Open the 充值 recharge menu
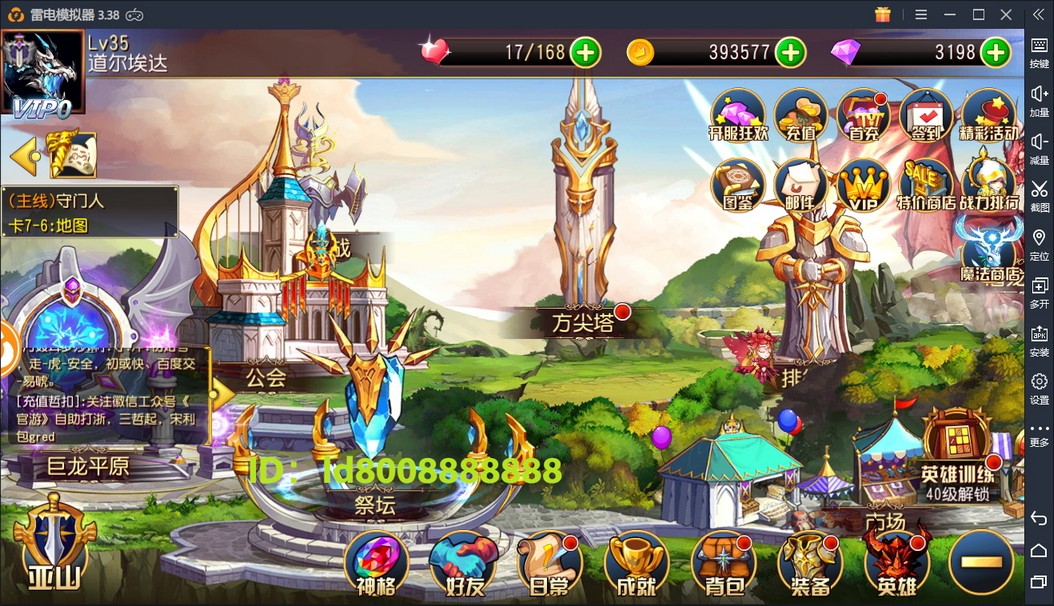The image size is (1054, 606). coord(800,114)
